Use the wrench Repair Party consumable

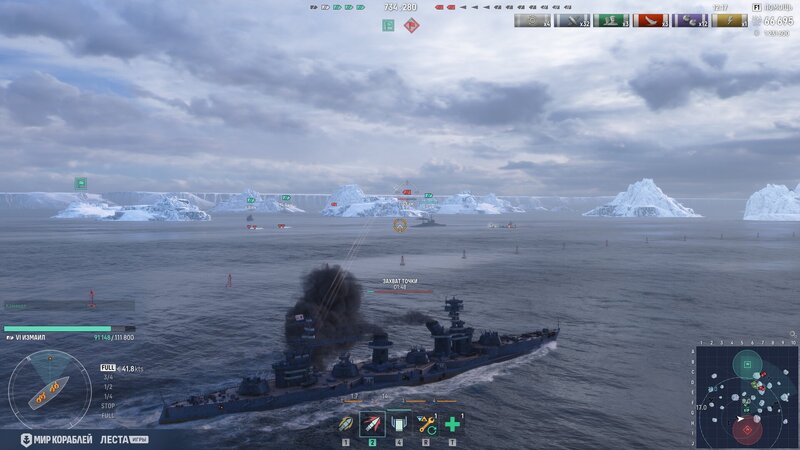pos(425,423)
